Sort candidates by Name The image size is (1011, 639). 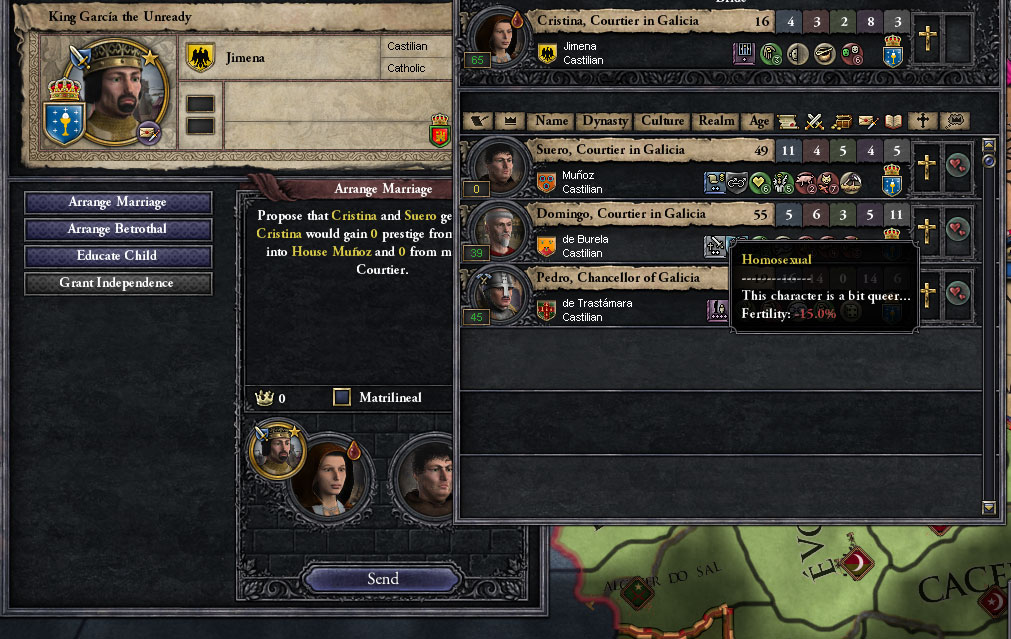tap(551, 121)
